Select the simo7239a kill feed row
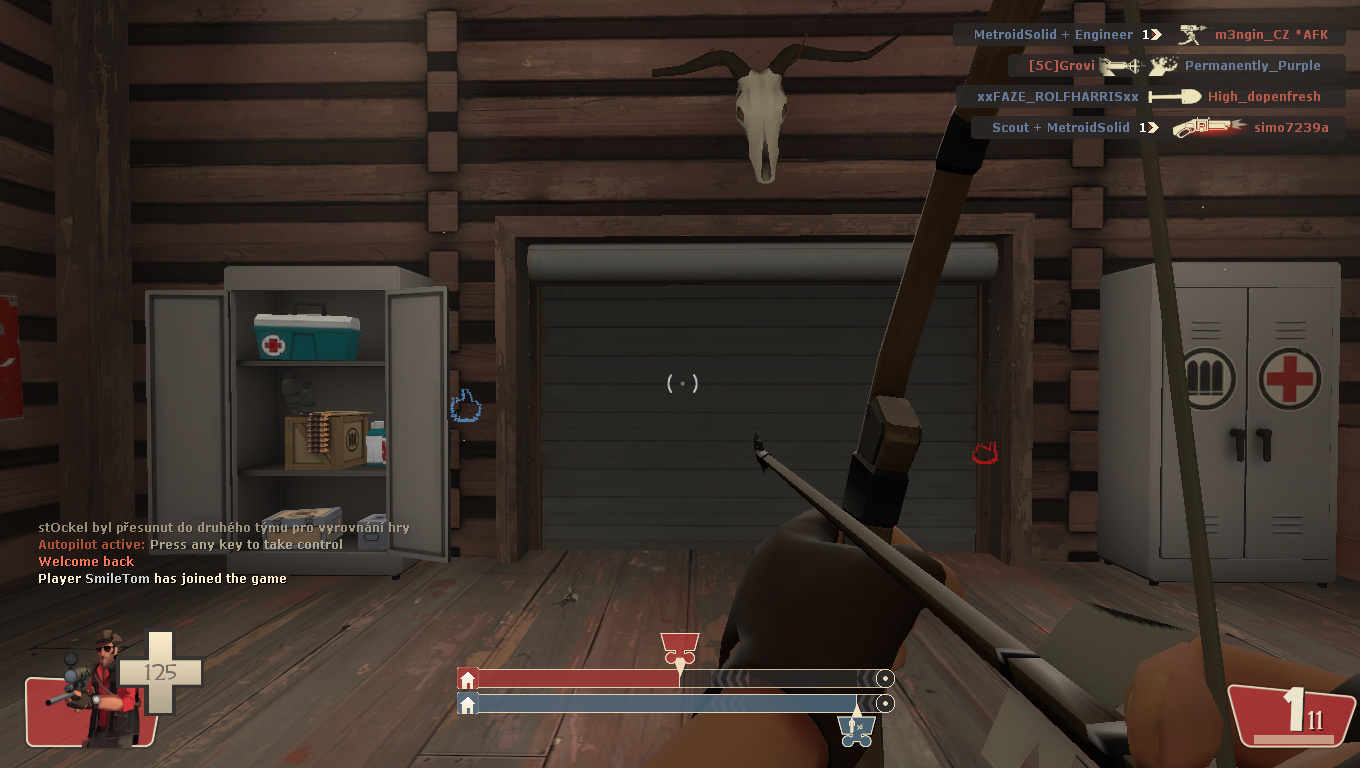 pyautogui.click(x=1159, y=128)
